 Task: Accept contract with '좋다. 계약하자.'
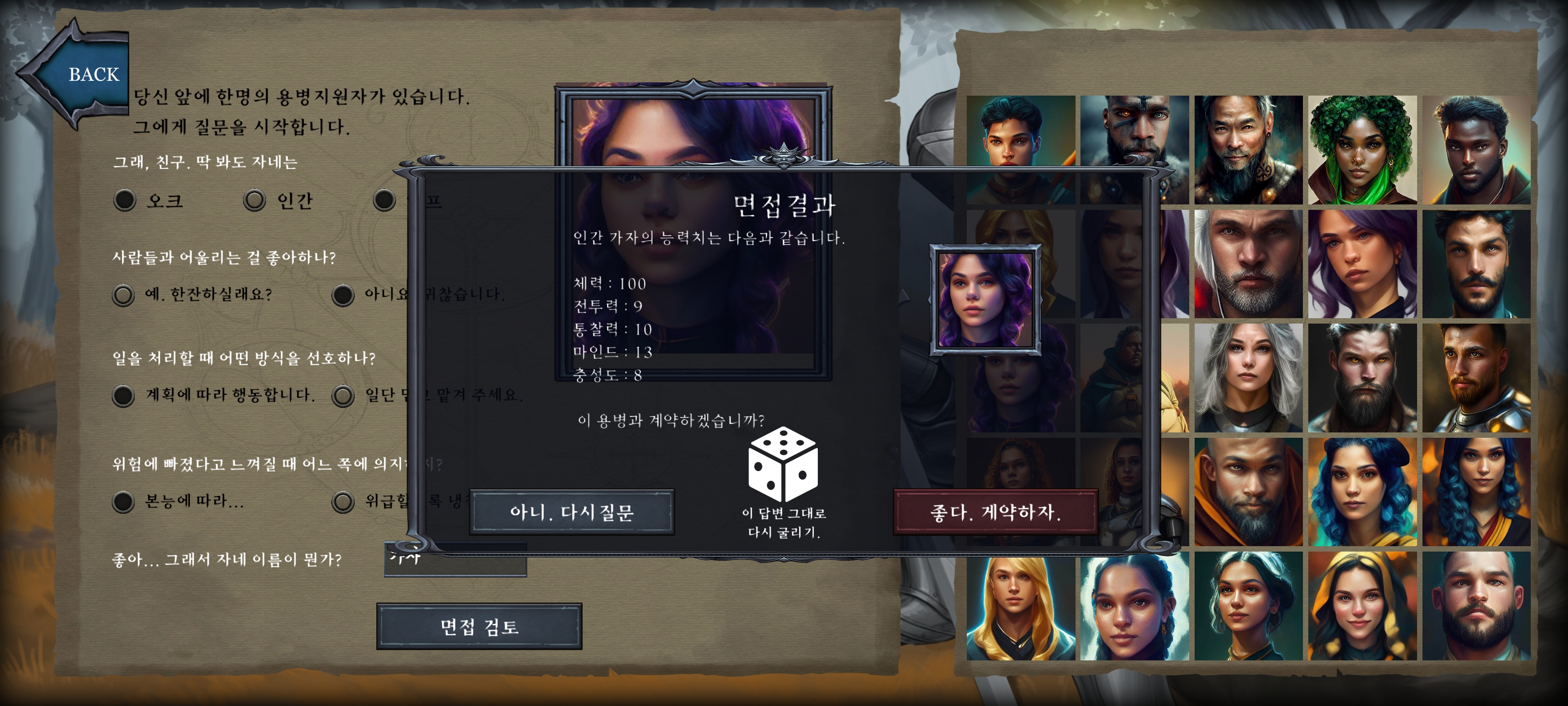click(x=995, y=512)
